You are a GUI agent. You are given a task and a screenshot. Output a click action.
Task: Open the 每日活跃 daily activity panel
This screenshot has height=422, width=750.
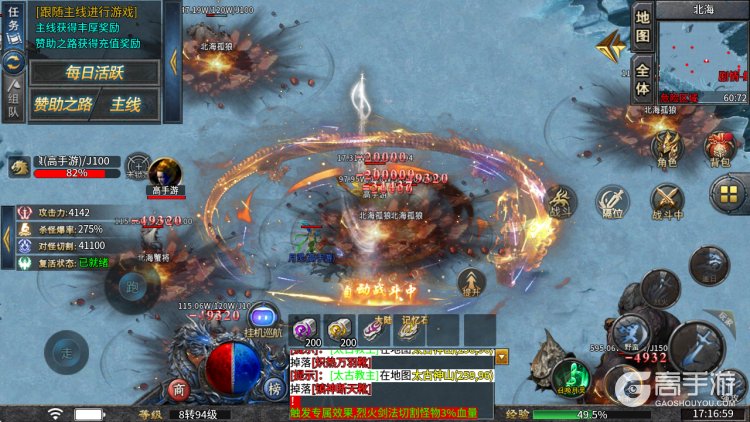tap(94, 72)
